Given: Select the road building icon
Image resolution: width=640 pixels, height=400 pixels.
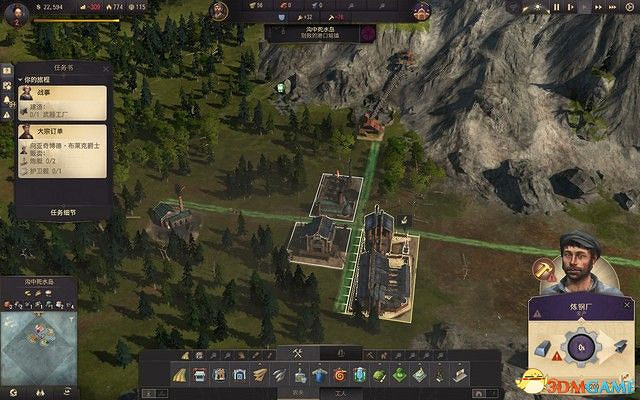Looking at the screenshot, I should (x=180, y=375).
